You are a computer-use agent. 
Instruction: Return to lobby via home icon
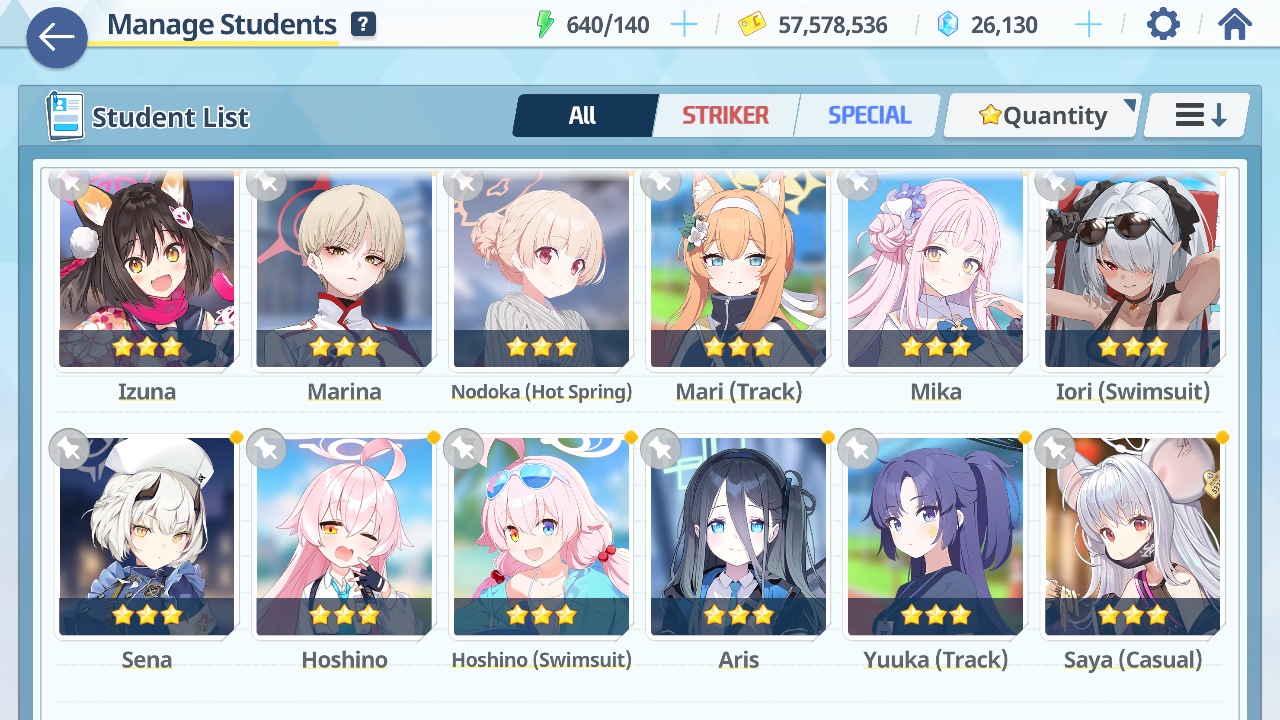[1235, 24]
